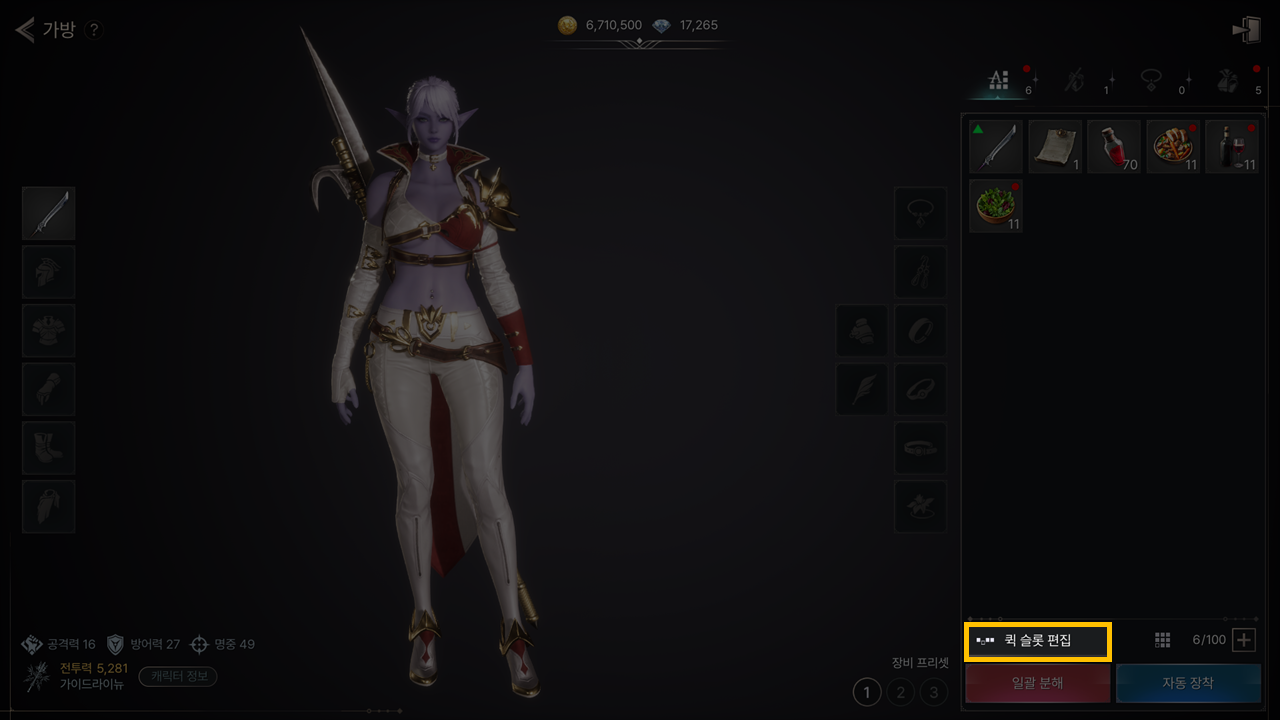Exit the bag screen via the door icon
Image resolution: width=1280 pixels, height=720 pixels.
tap(1246, 30)
